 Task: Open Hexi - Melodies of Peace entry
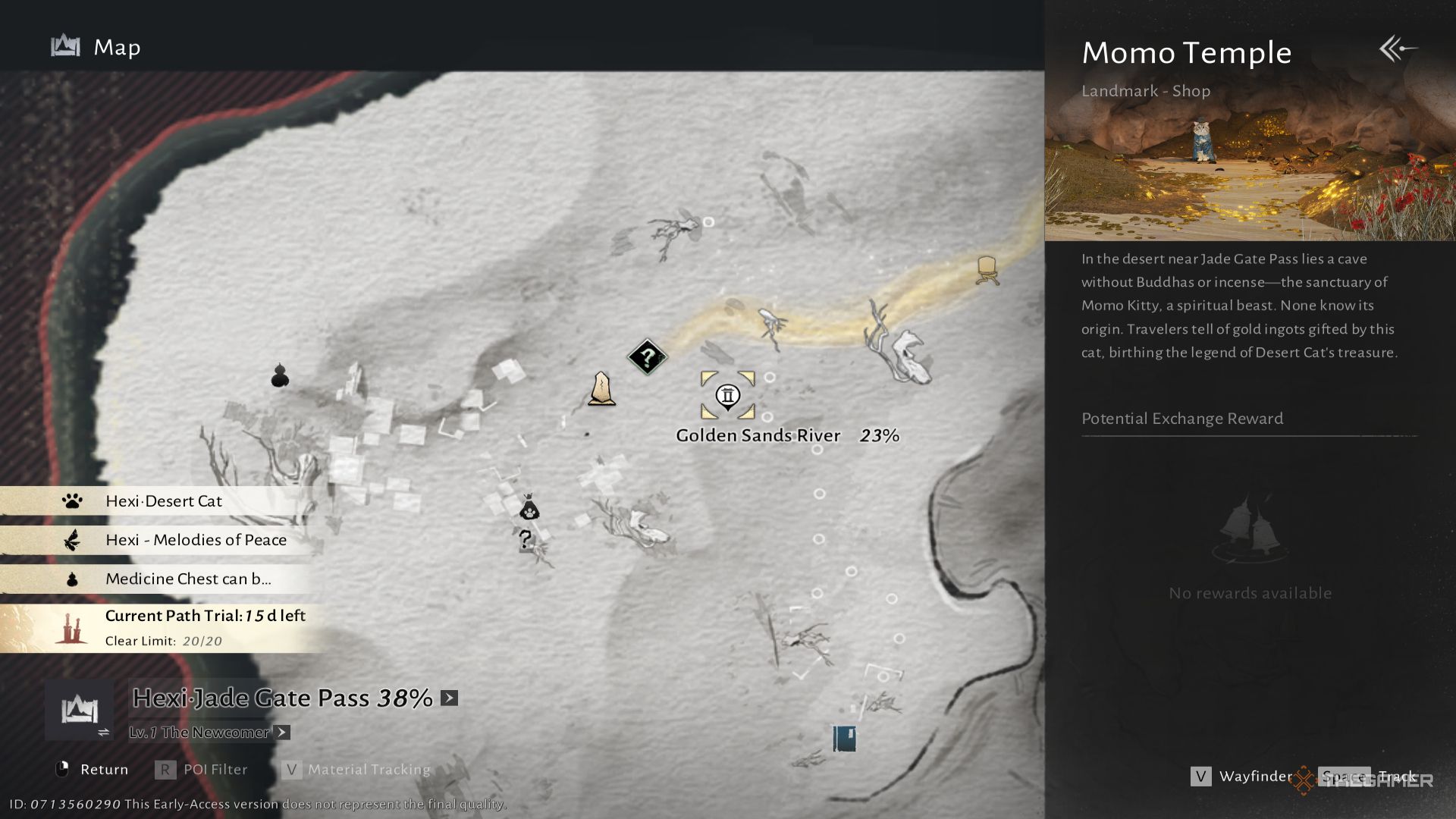click(195, 540)
